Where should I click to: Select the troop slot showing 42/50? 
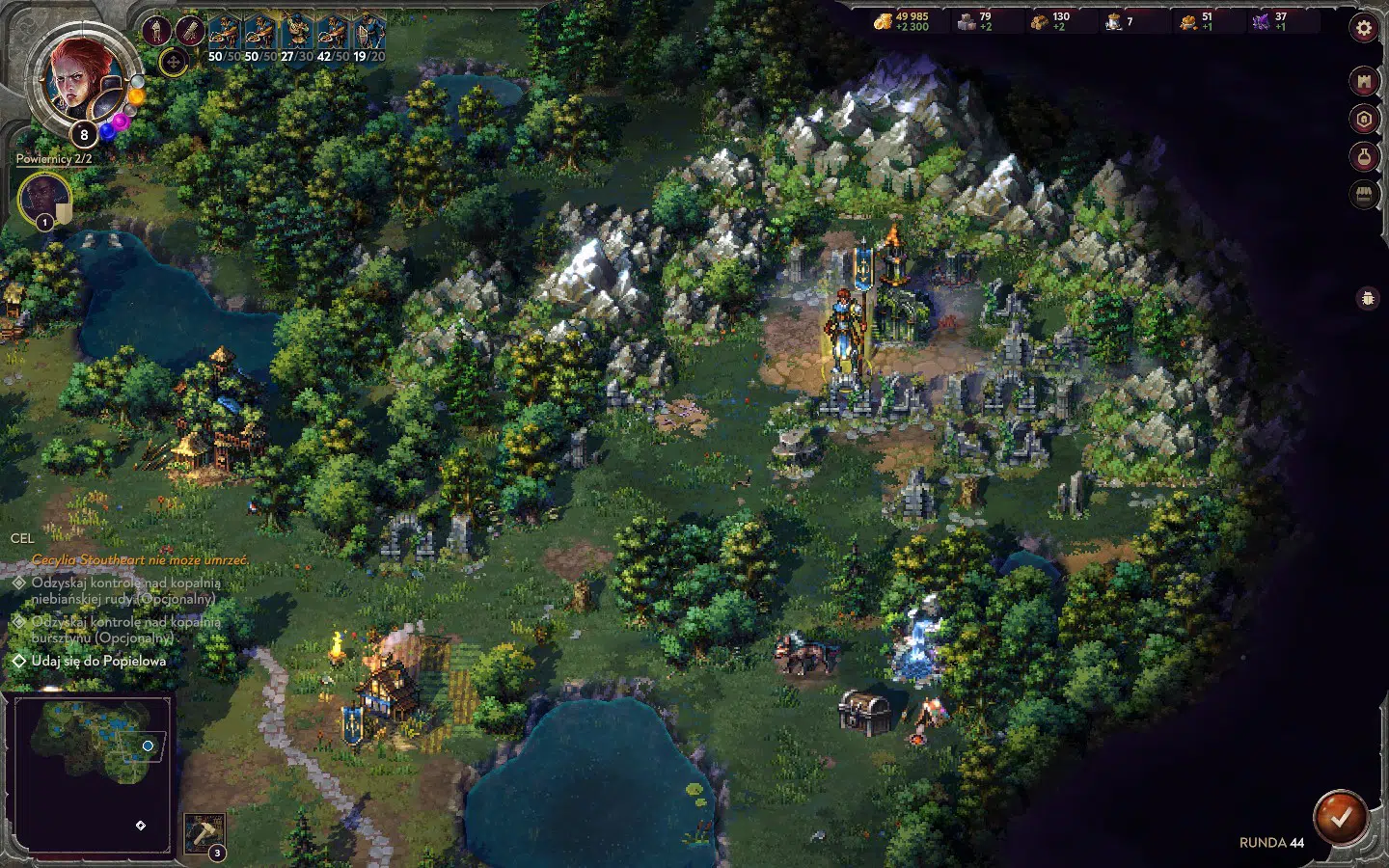click(333, 36)
